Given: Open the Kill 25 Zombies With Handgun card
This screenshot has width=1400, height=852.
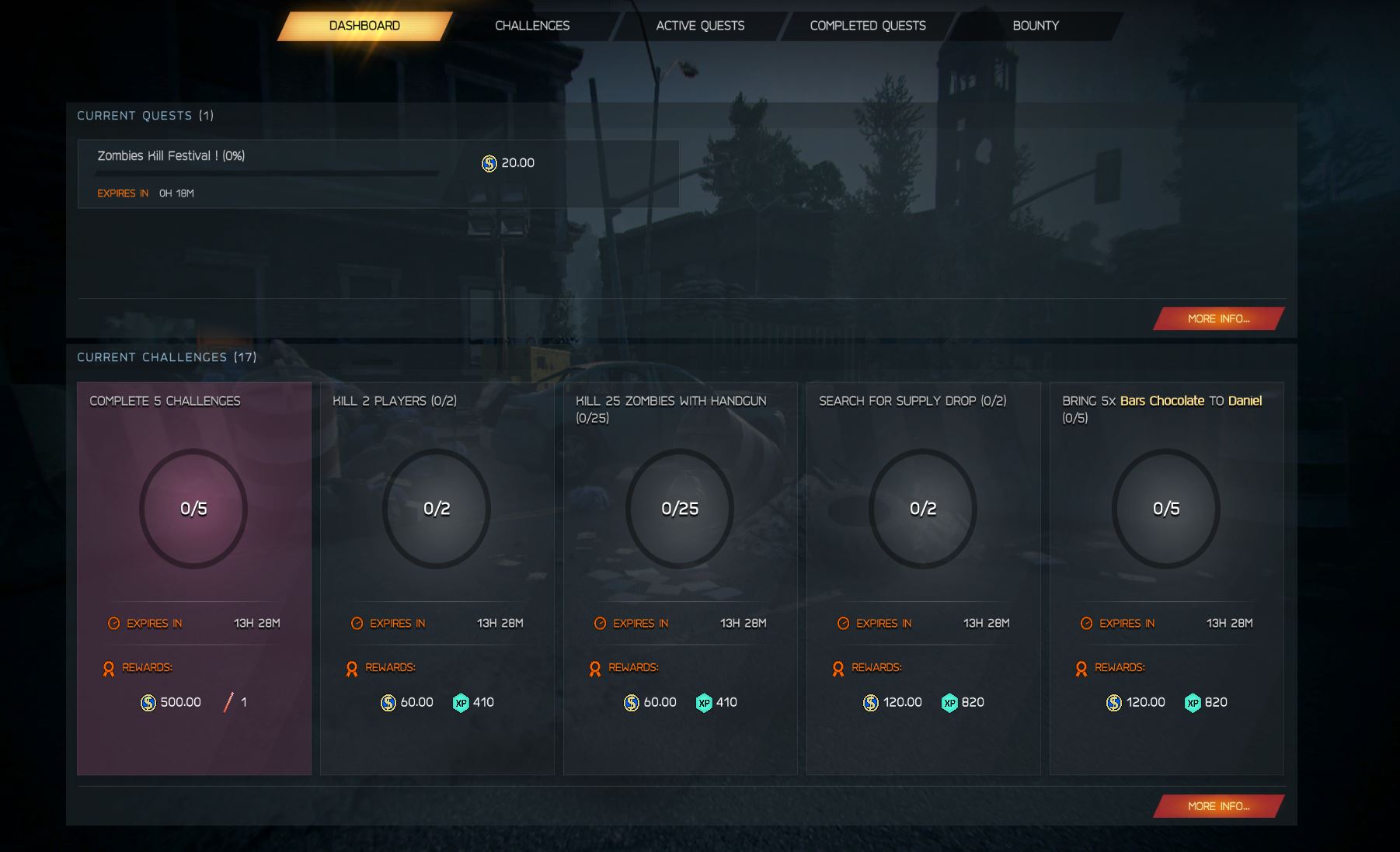Looking at the screenshot, I should pyautogui.click(x=680, y=578).
